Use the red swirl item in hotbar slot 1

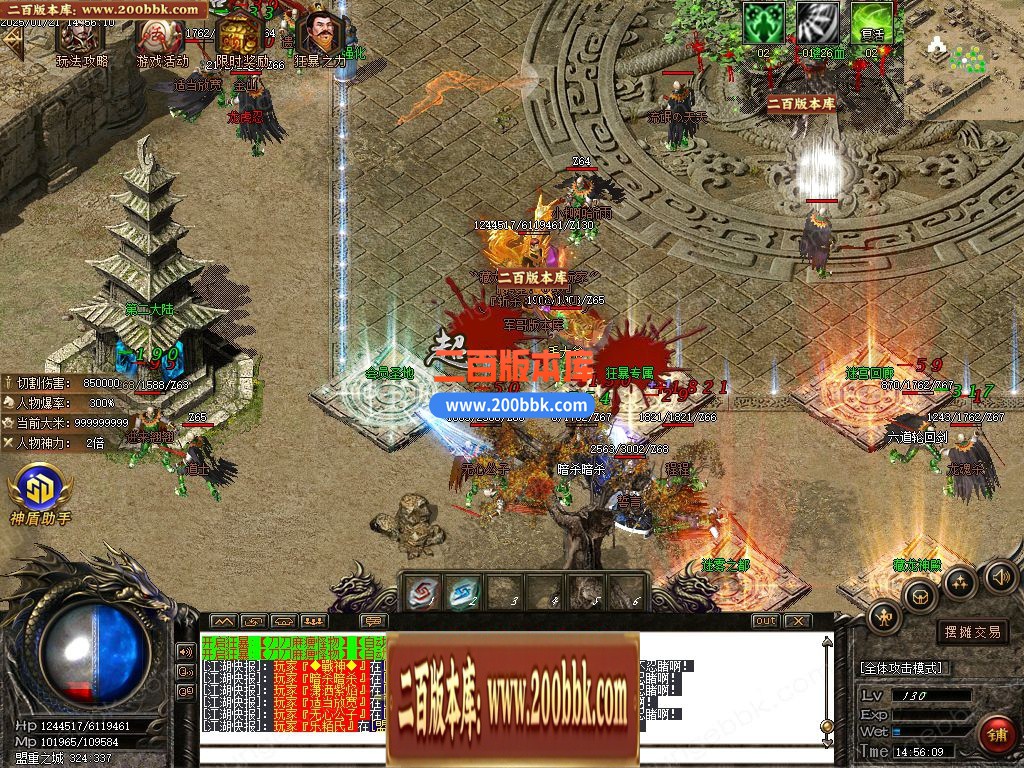tap(422, 595)
